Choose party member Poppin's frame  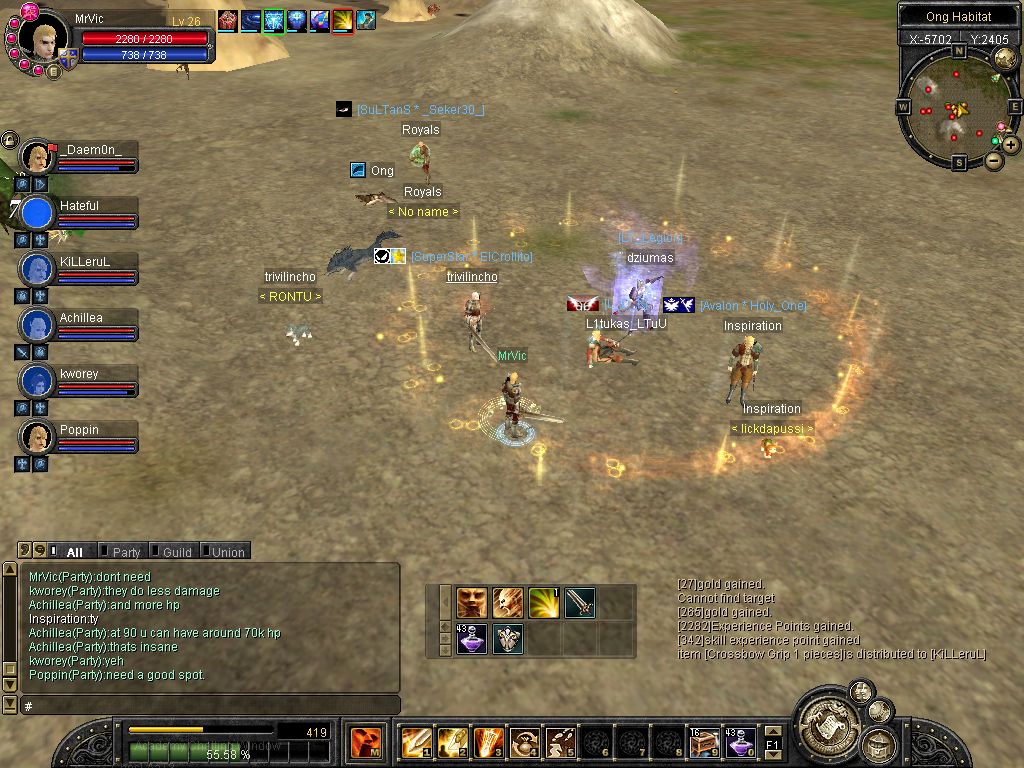pos(80,437)
